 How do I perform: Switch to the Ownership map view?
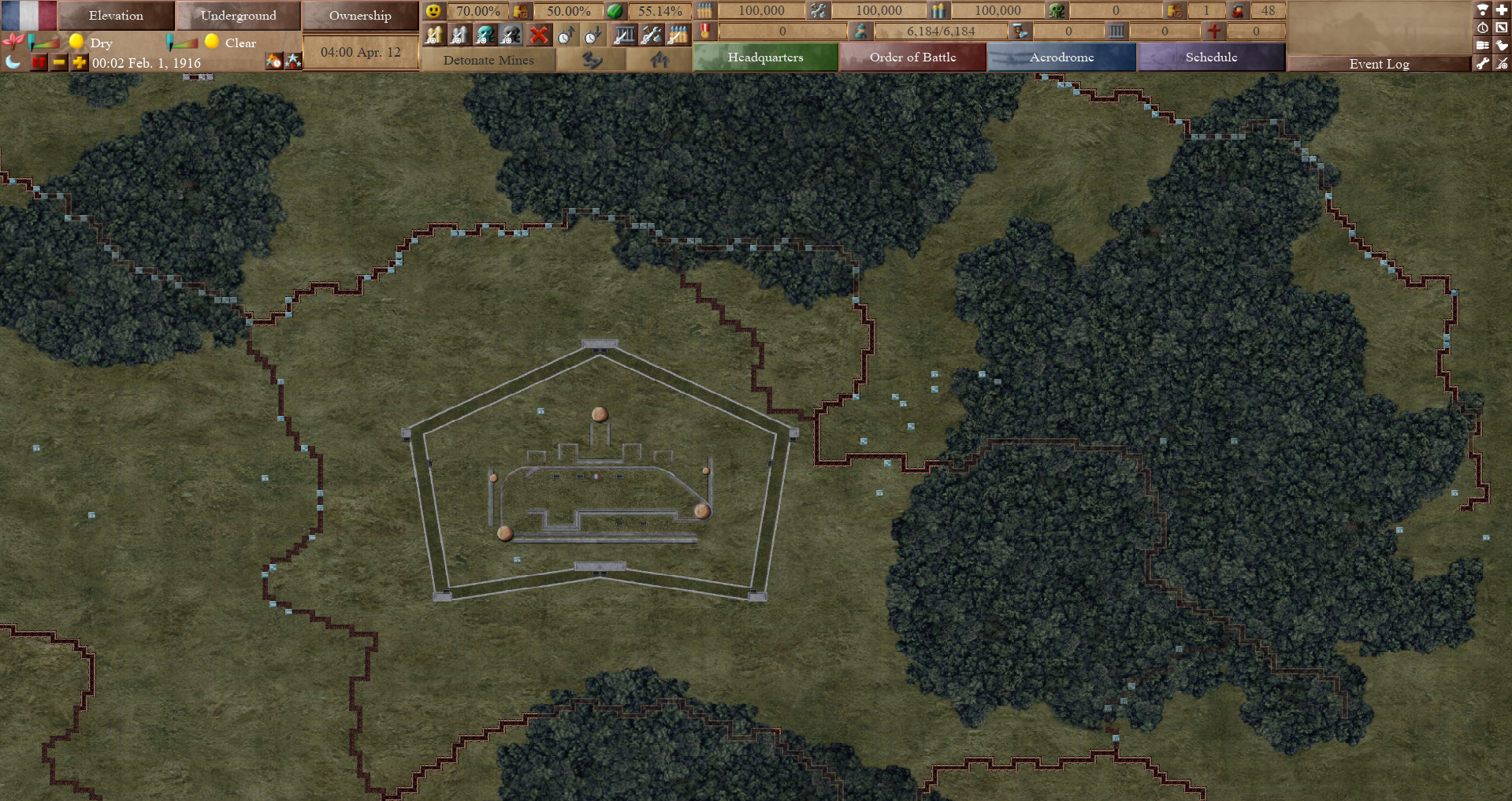pyautogui.click(x=360, y=15)
